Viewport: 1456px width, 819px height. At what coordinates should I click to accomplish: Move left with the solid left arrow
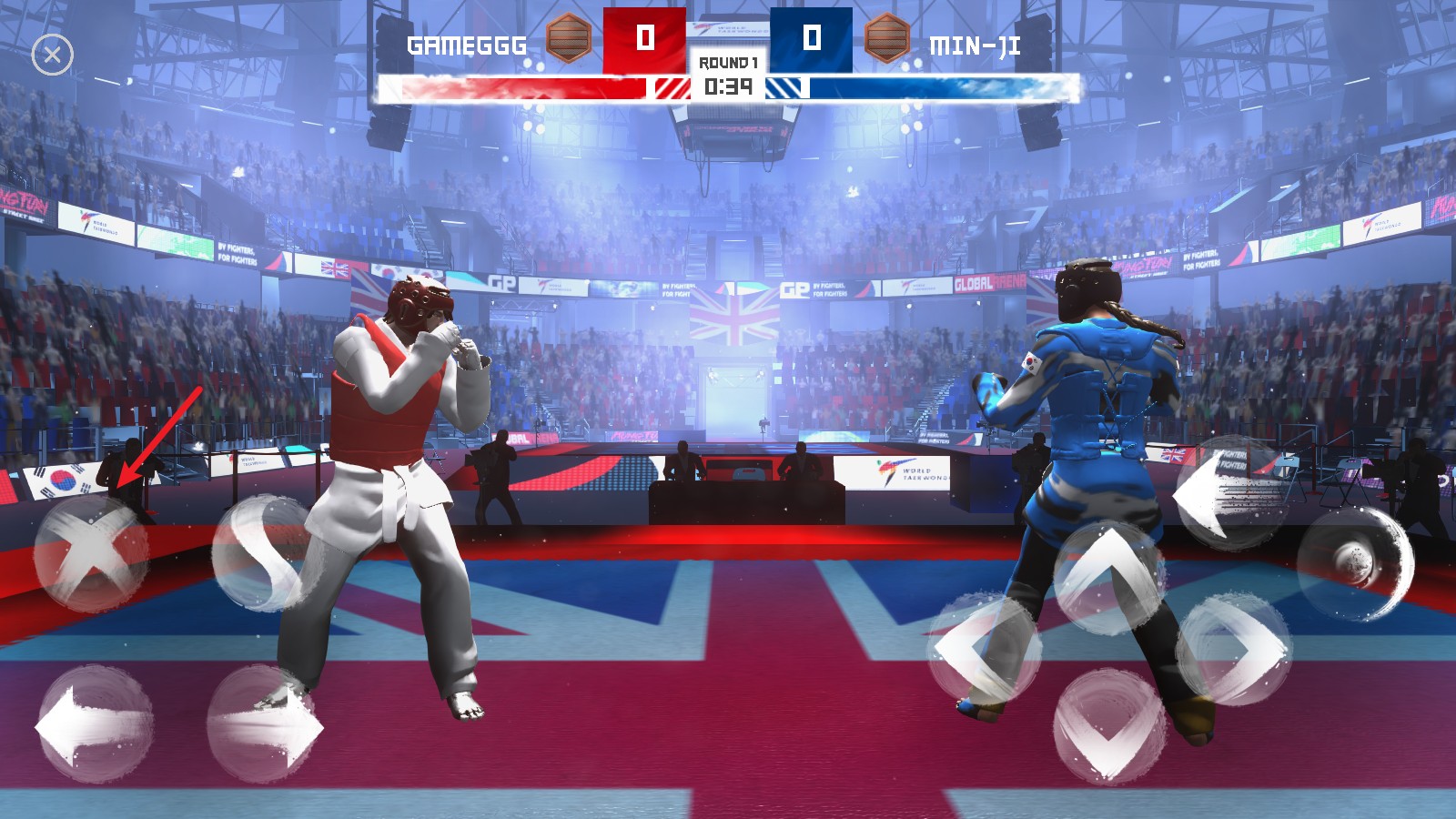(x=94, y=725)
